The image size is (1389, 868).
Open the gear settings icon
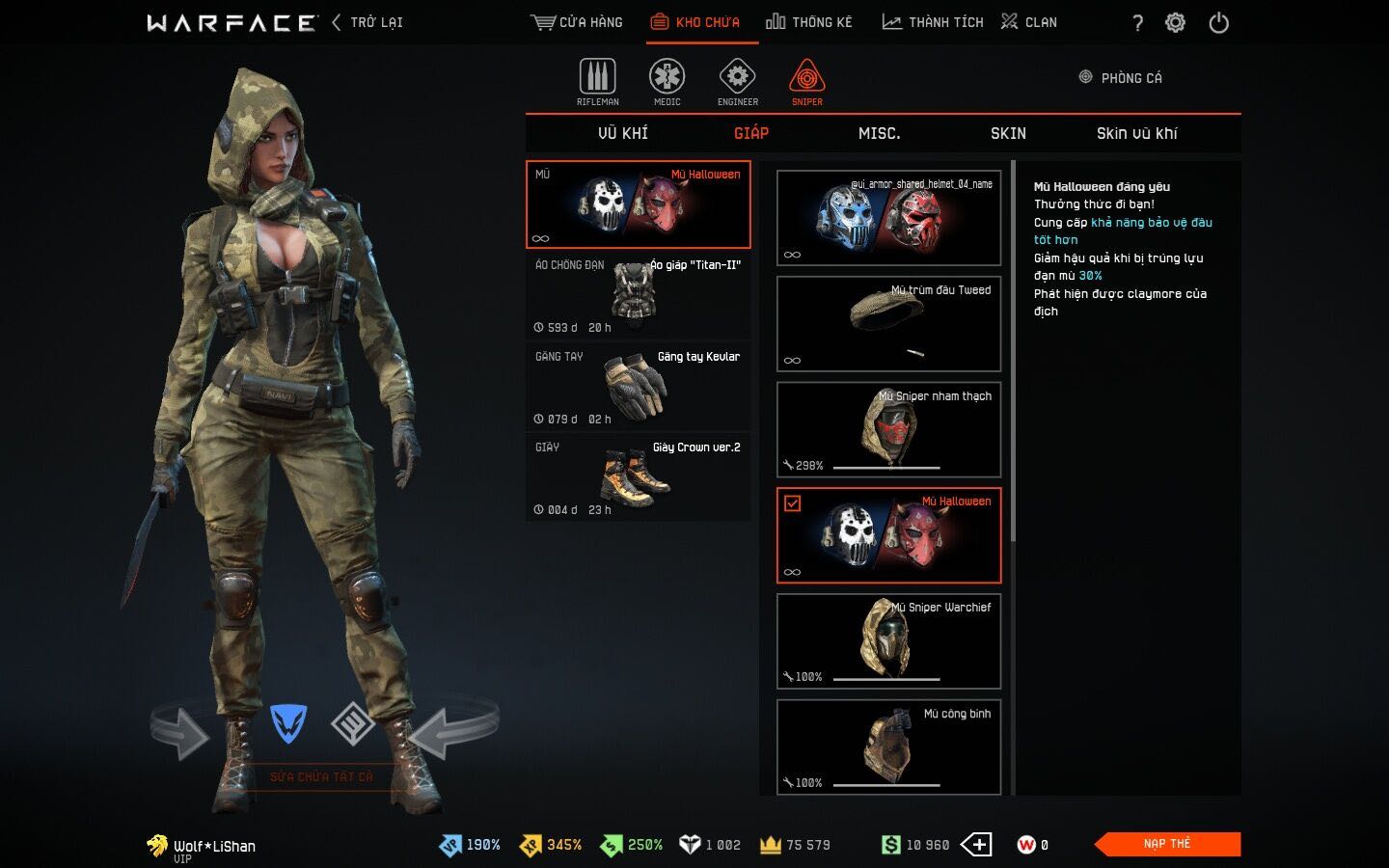click(1175, 23)
